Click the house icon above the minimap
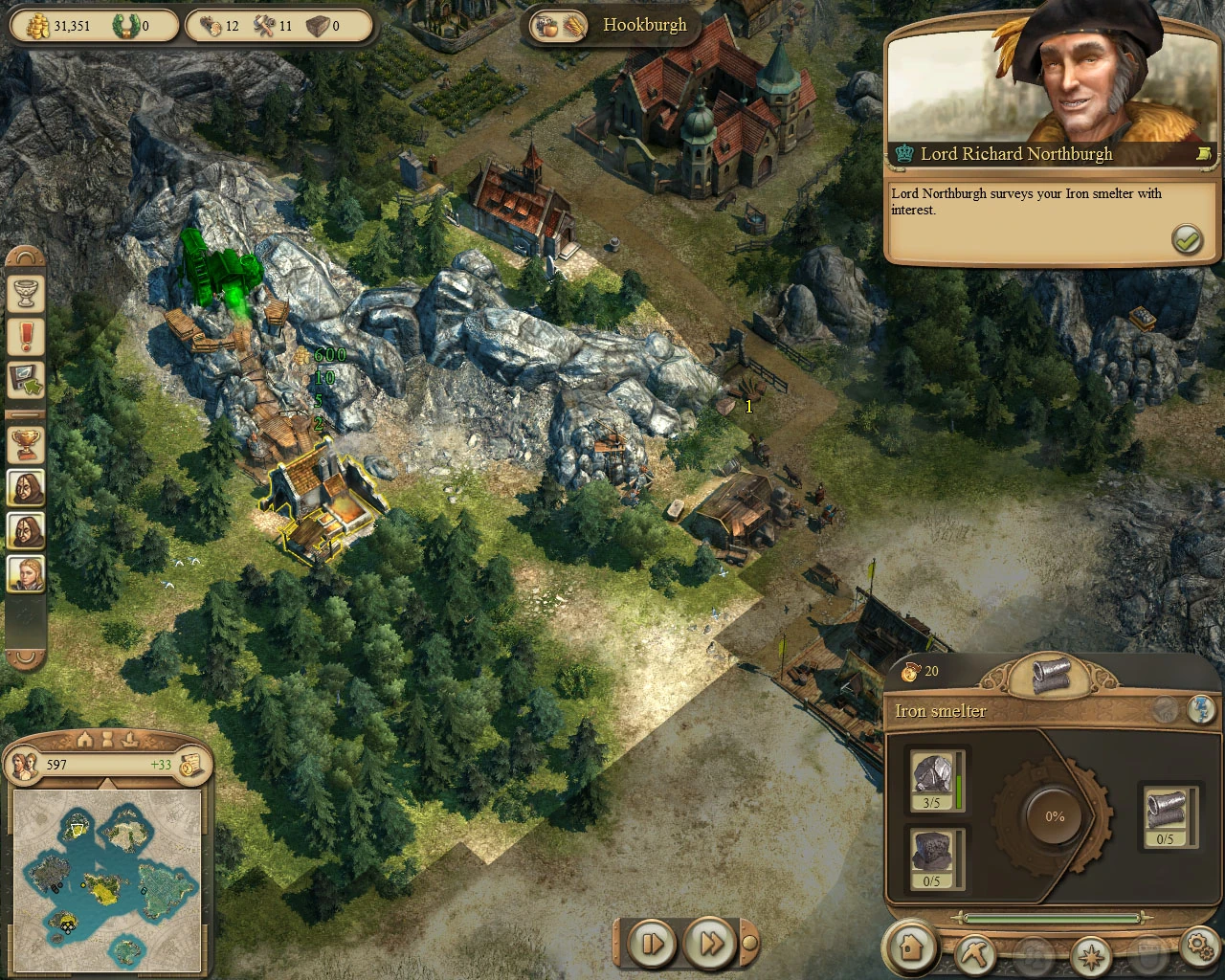This screenshot has width=1225, height=980. (x=84, y=739)
